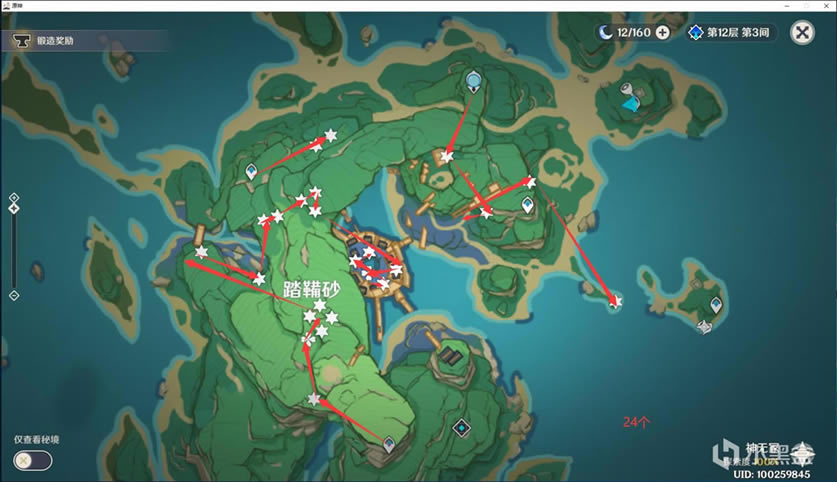Select the diamond domain marker on the southern island
The width and height of the screenshot is (837, 482).
(x=461, y=427)
